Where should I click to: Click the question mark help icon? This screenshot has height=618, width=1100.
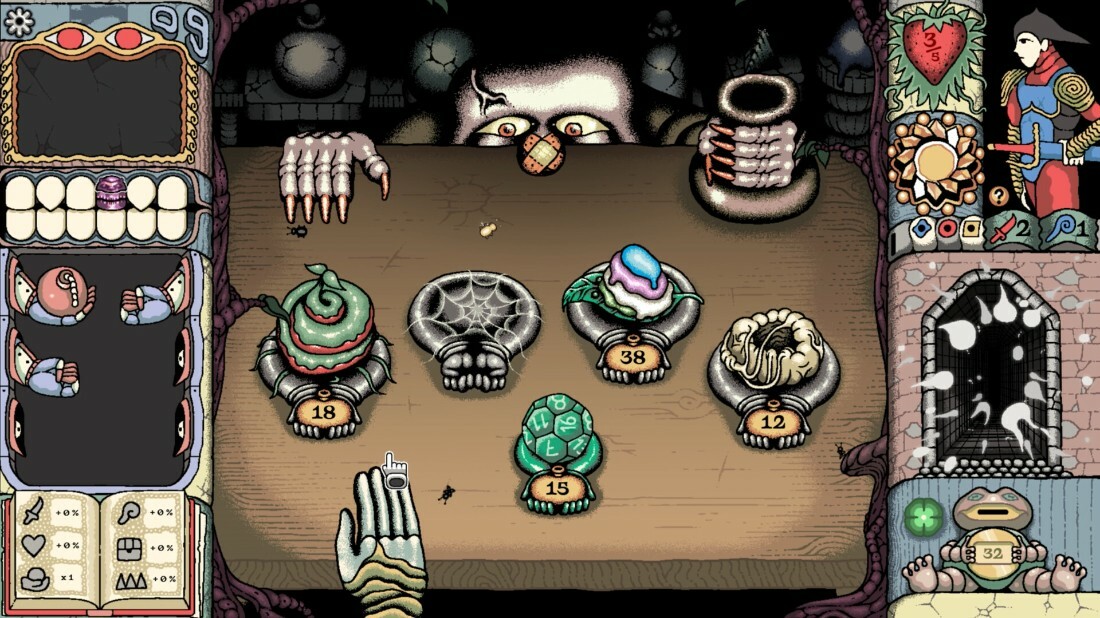point(997,195)
